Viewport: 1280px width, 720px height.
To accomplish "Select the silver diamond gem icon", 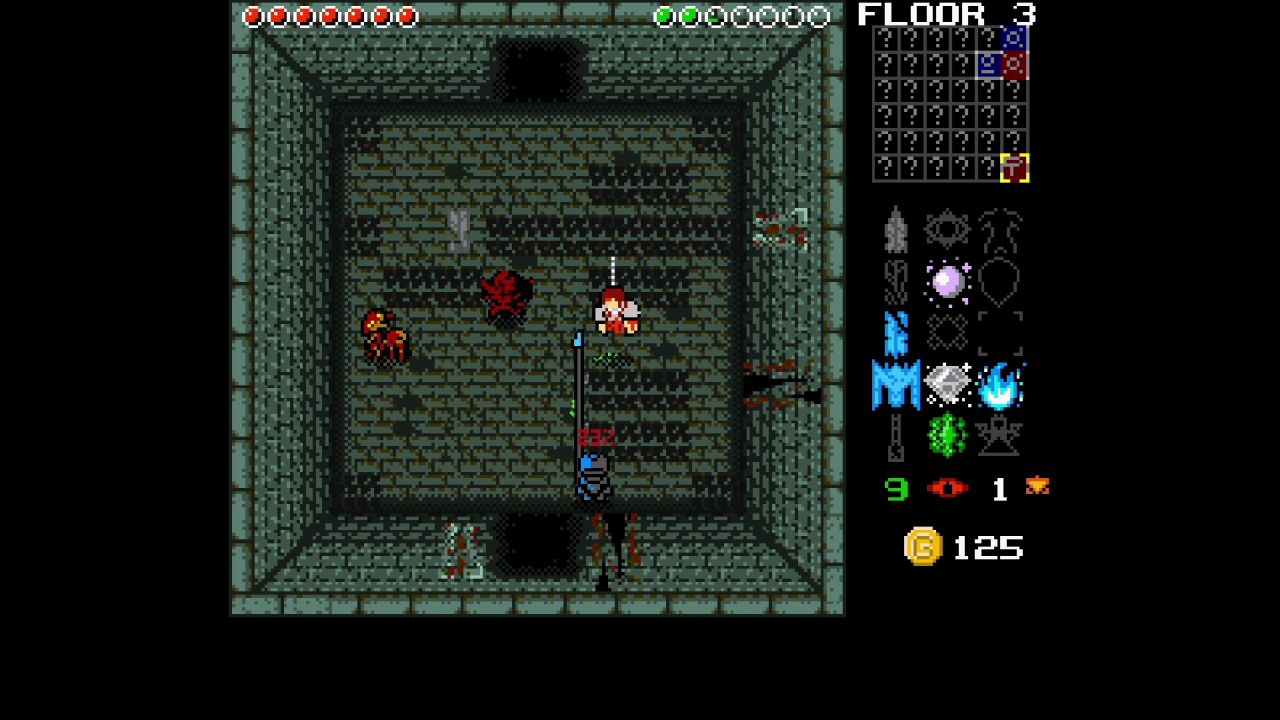I will [947, 383].
